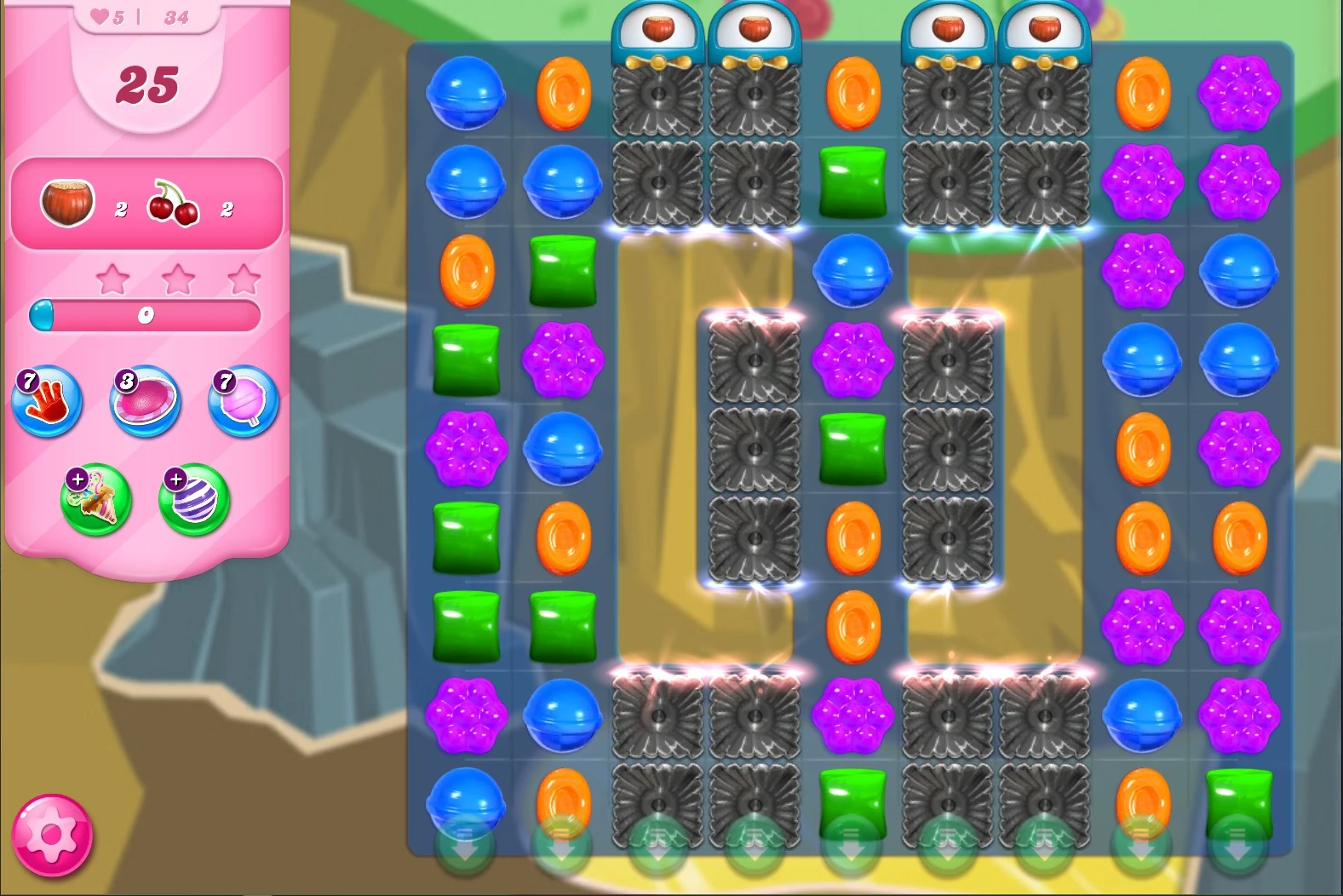Click the score progress bar
Viewport: 1343px width, 896px height.
coord(146,314)
